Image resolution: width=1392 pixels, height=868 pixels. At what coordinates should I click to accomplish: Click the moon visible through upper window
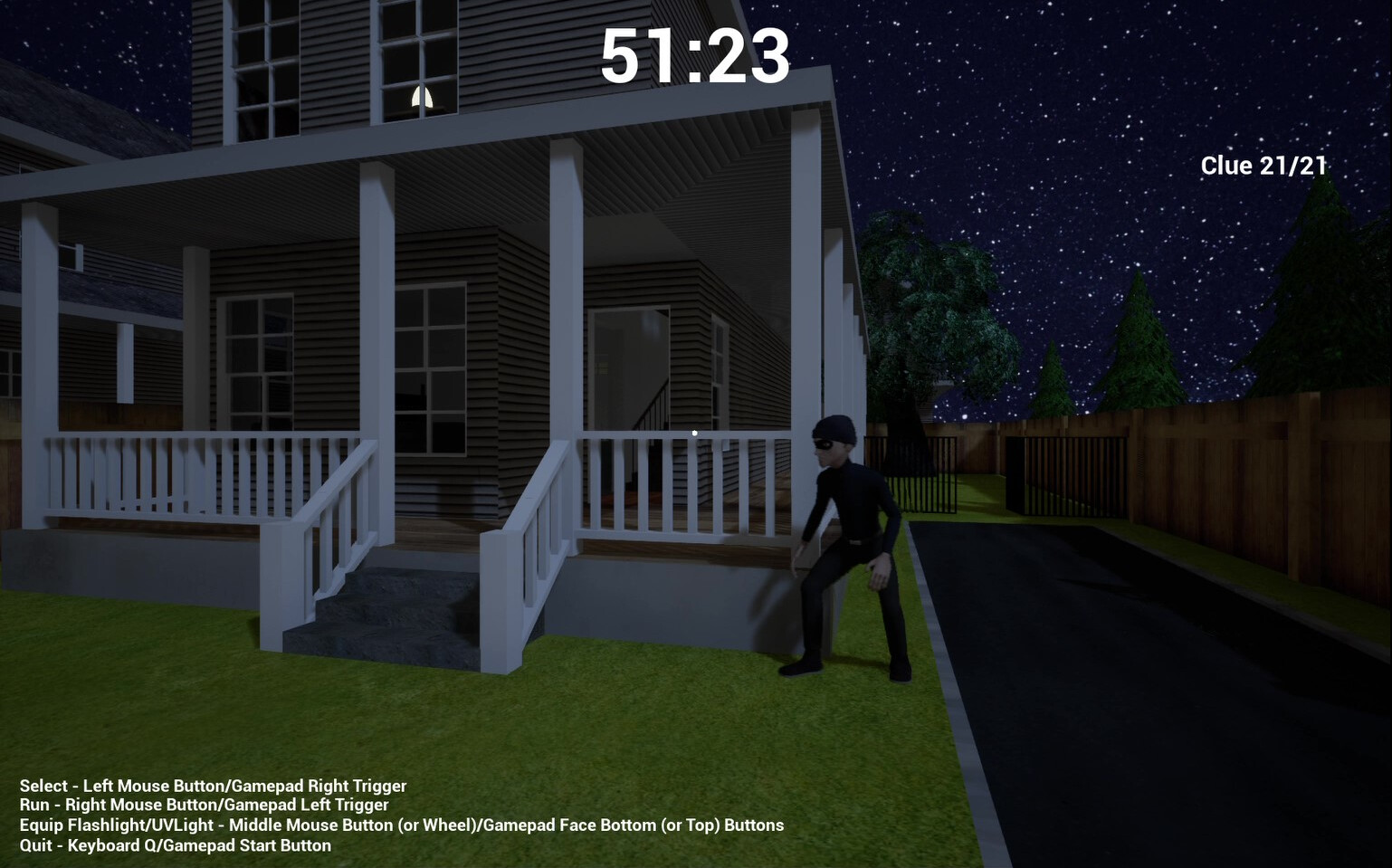click(420, 97)
